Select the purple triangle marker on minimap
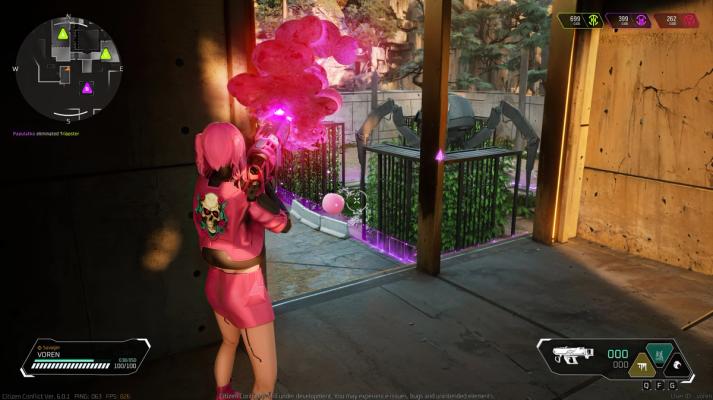This screenshot has height=400, width=713. (x=86, y=87)
